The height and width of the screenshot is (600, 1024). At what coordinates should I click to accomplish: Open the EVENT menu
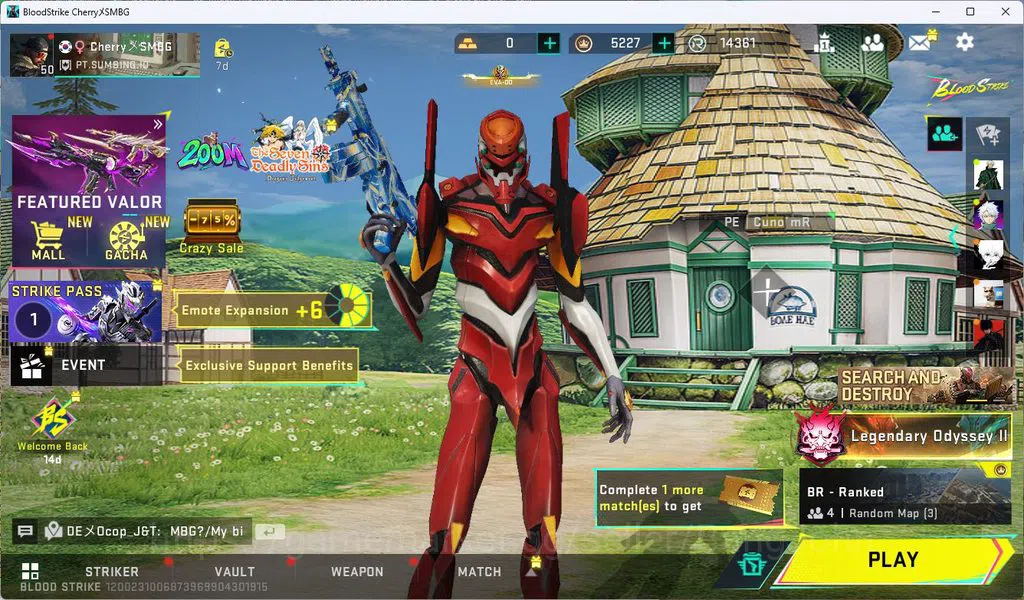tap(84, 366)
